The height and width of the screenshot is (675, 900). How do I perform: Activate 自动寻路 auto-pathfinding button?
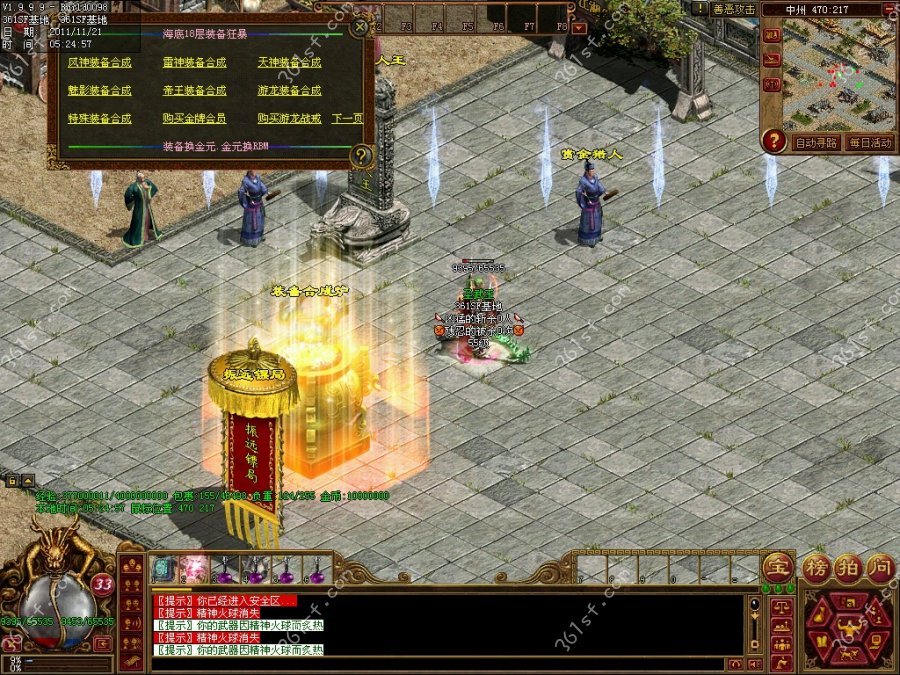pos(816,143)
